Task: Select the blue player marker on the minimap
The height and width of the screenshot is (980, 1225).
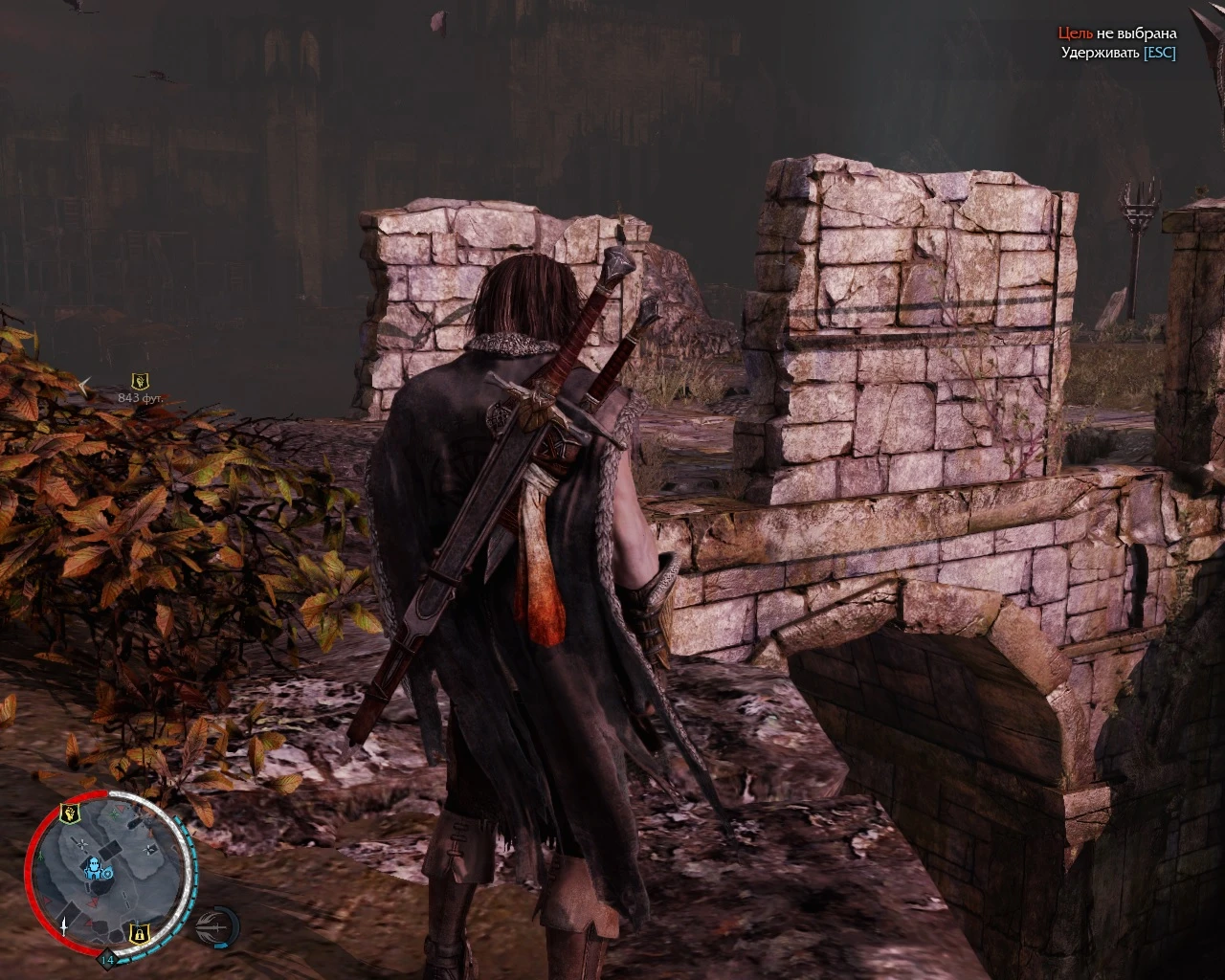Action: (x=96, y=867)
